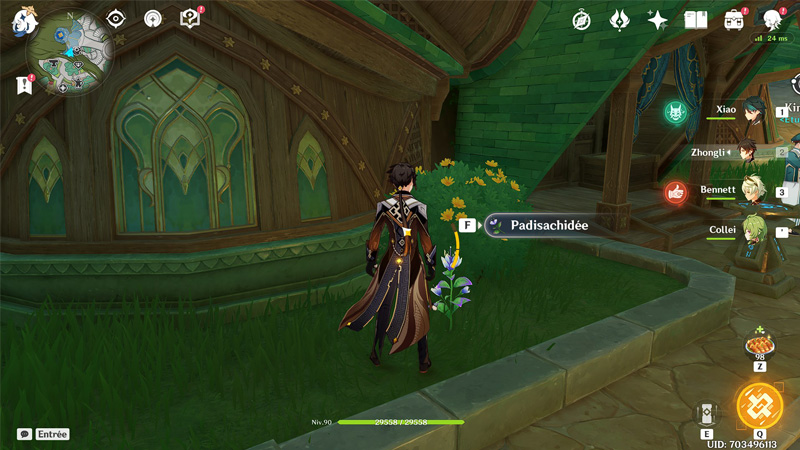Image resolution: width=800 pixels, height=450 pixels.
Task: Switch to Bennett in the party
Action: (751, 191)
